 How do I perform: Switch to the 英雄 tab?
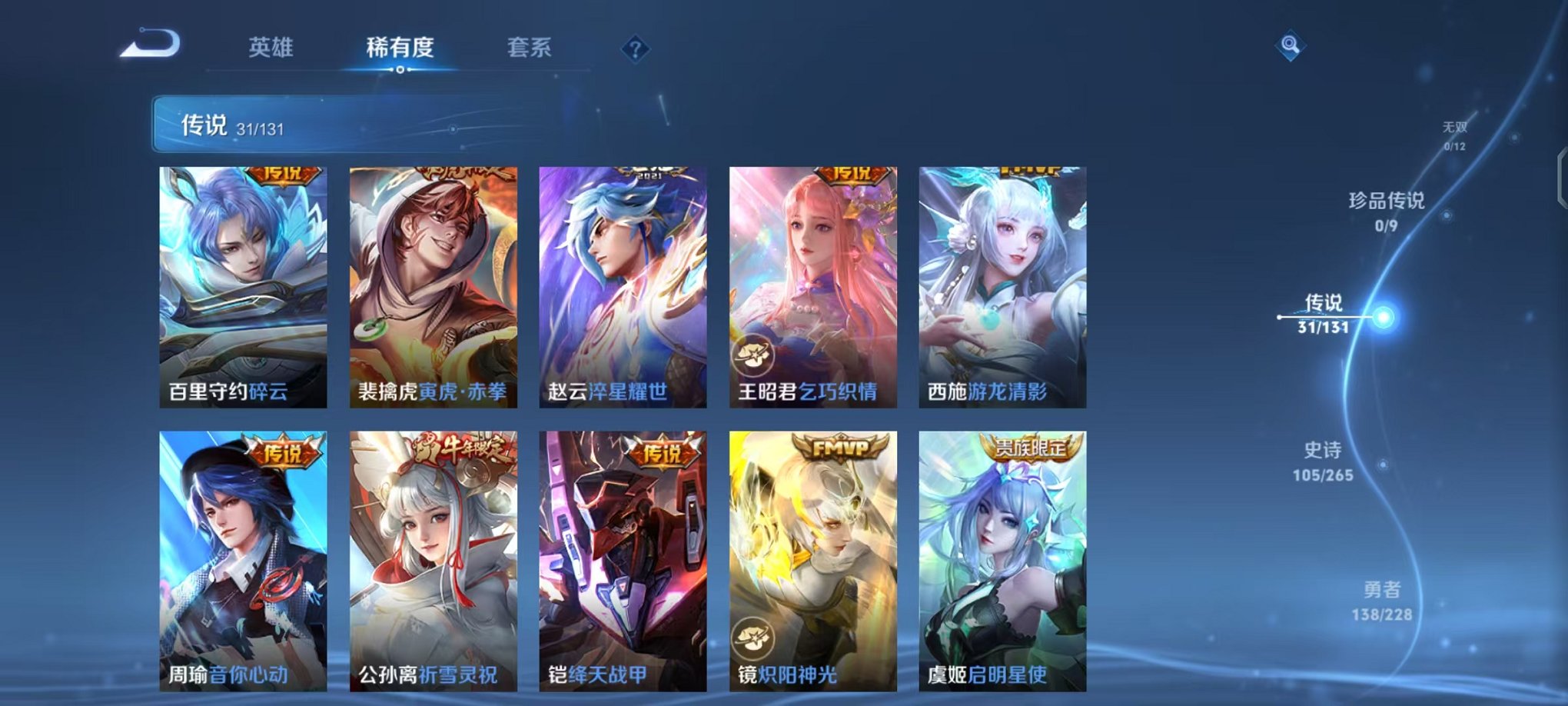pos(271,48)
